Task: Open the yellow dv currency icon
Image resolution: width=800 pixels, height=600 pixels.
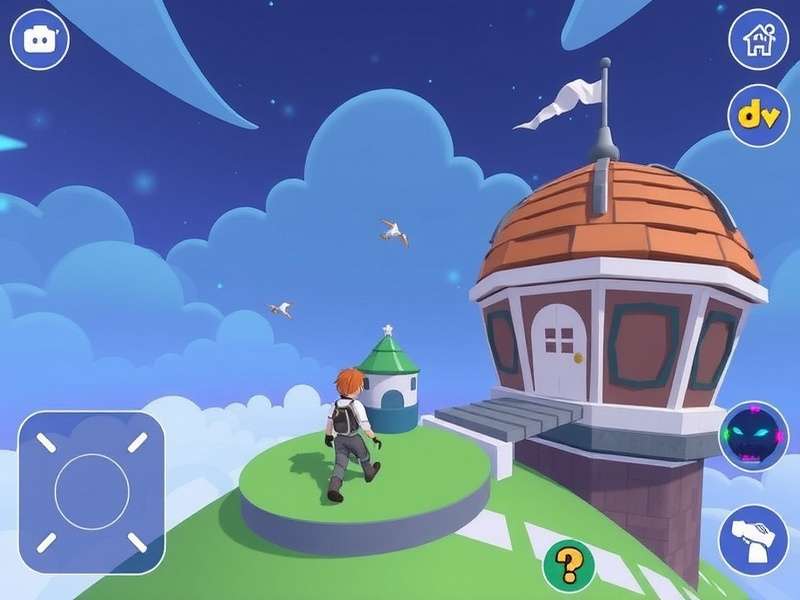Action: pos(758,115)
